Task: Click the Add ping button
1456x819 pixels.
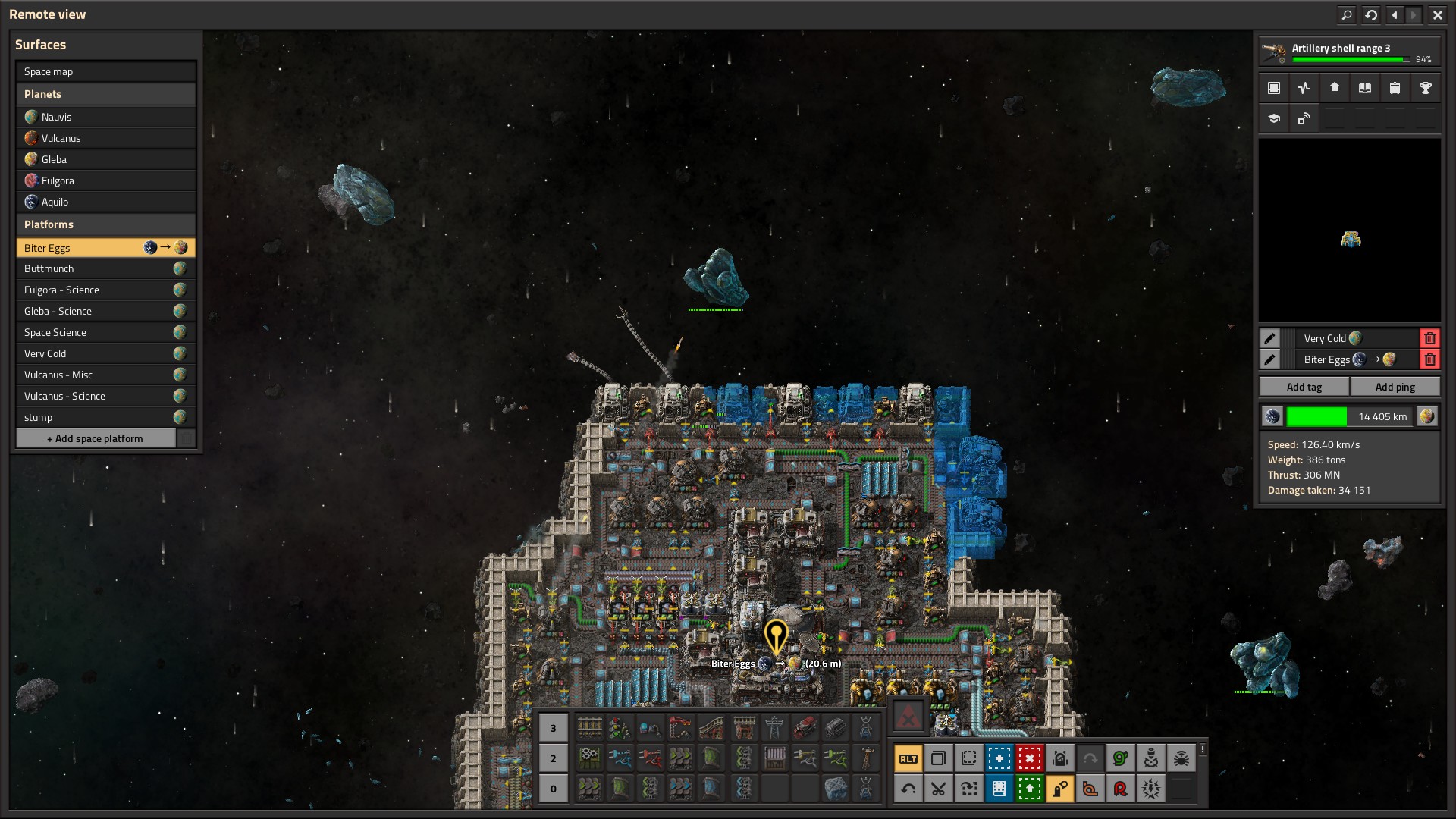Action: pos(1395,387)
